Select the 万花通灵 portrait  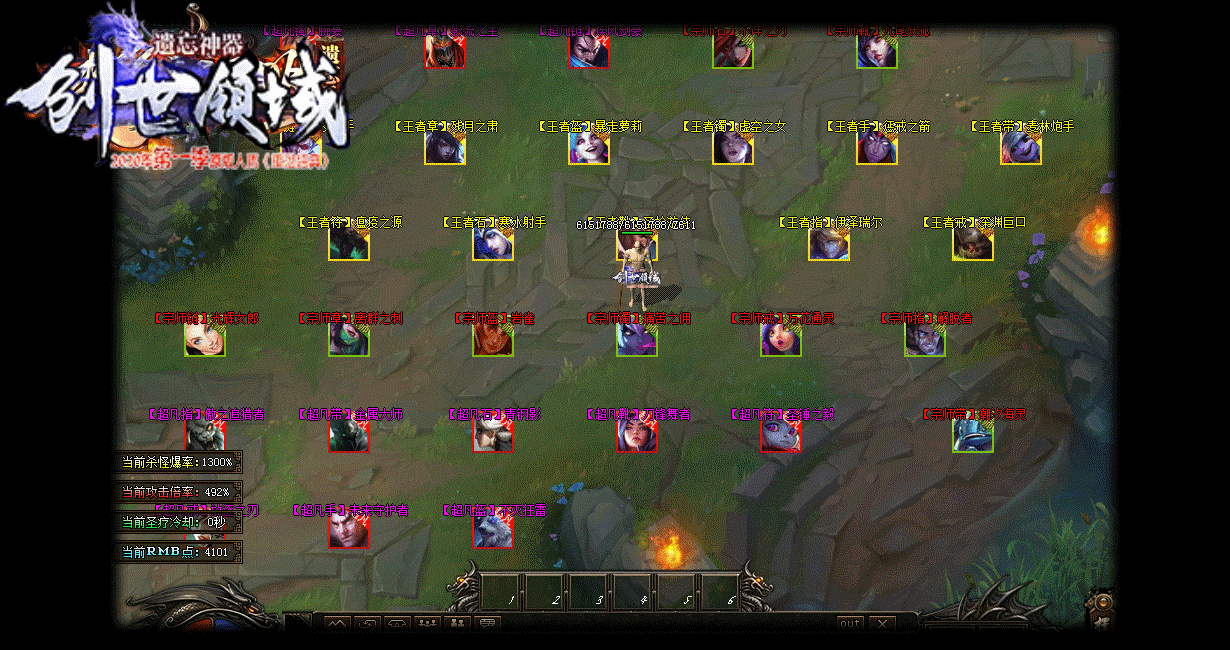pos(781,340)
